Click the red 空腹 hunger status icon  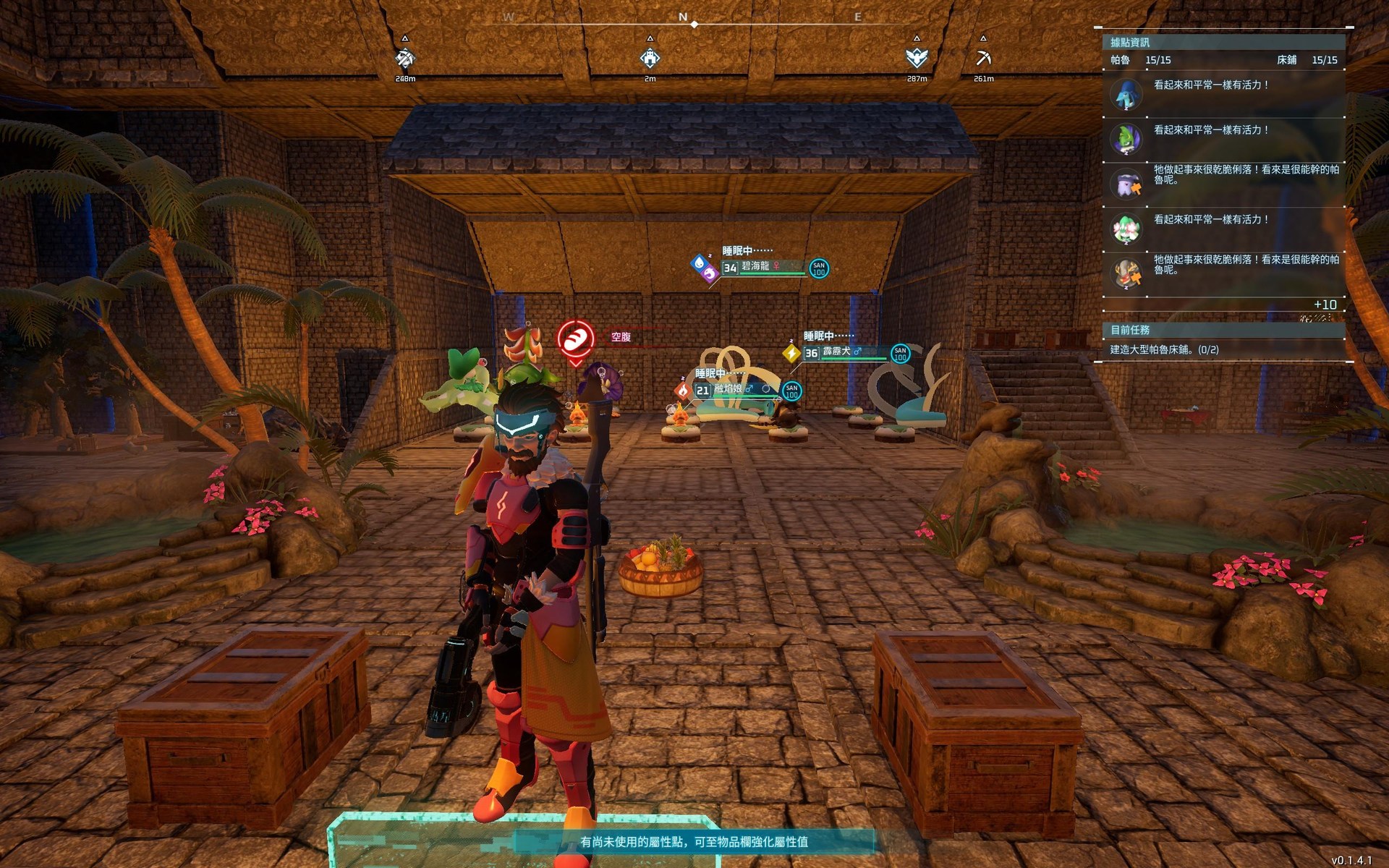[x=576, y=339]
